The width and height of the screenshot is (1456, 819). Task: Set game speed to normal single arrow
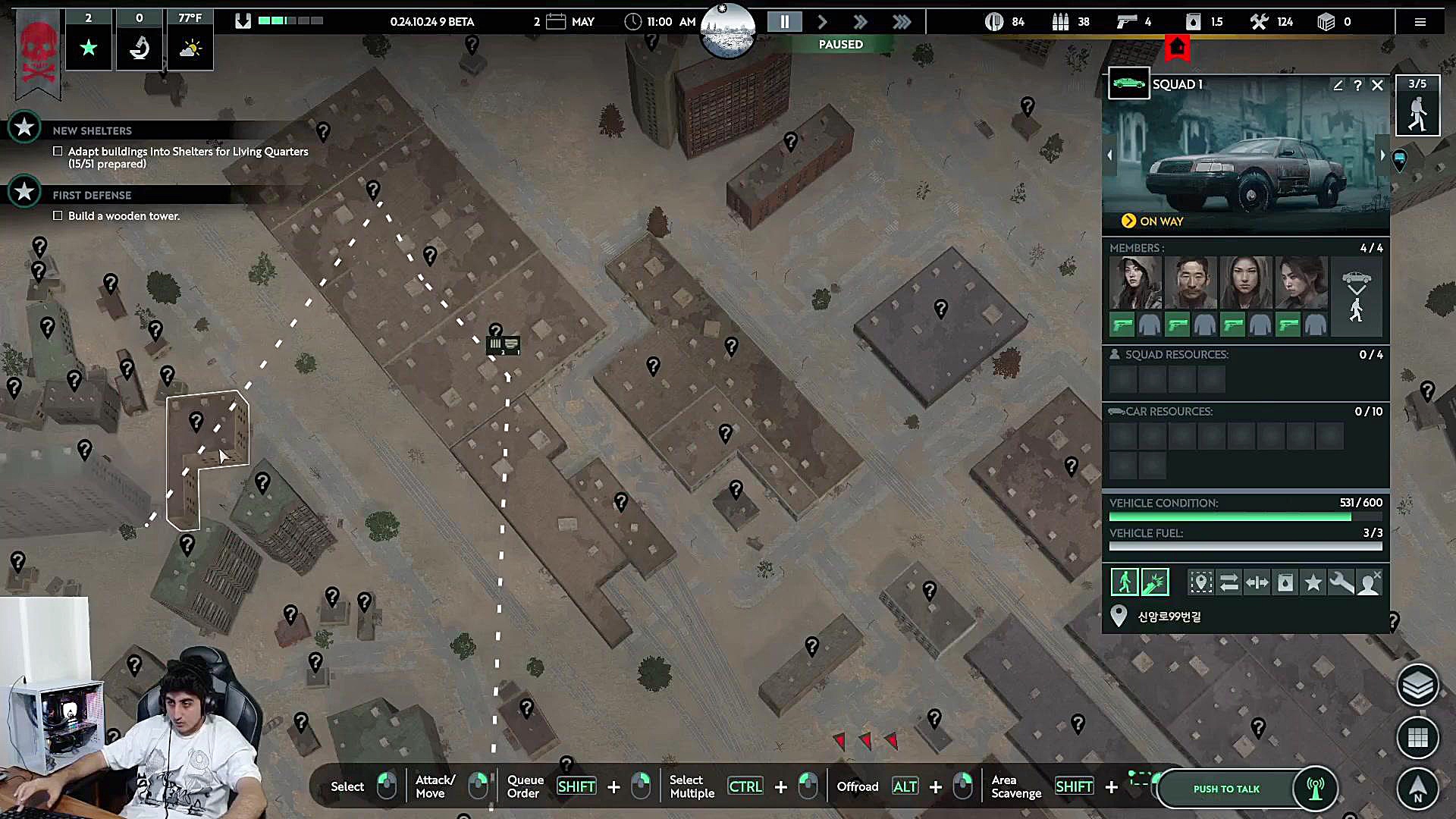pyautogui.click(x=823, y=22)
